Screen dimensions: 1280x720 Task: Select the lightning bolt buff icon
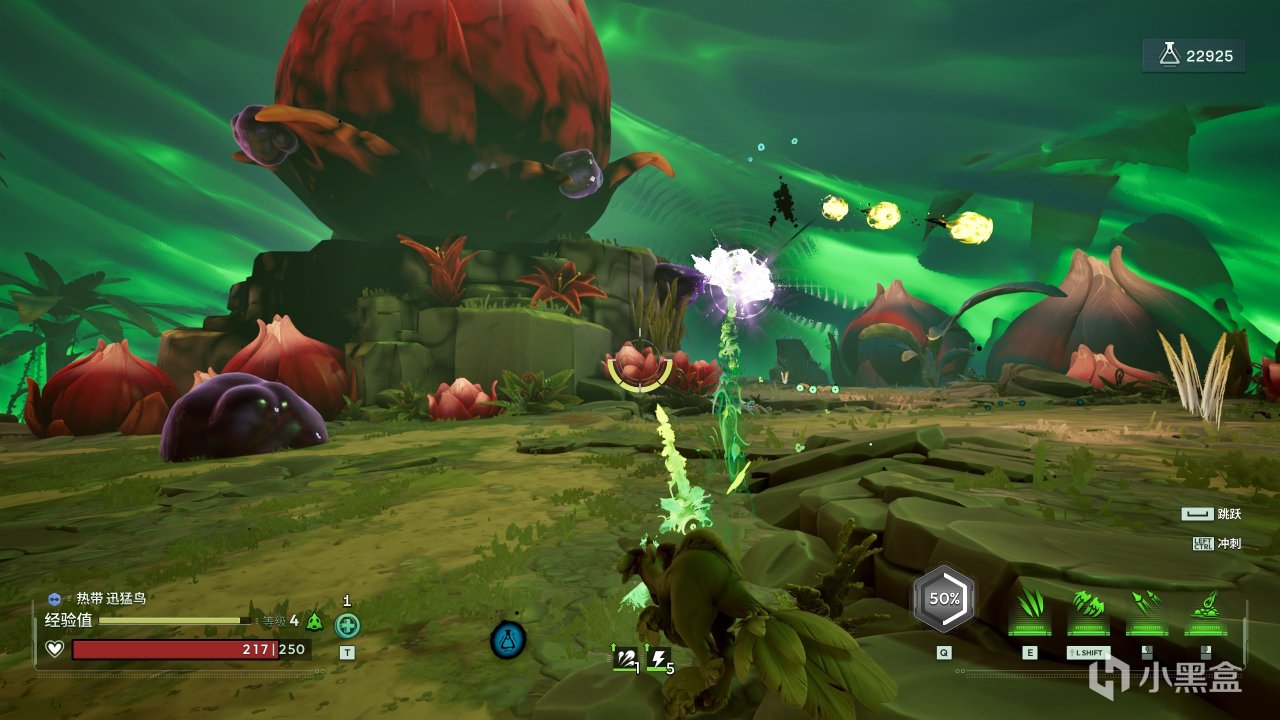tap(659, 657)
